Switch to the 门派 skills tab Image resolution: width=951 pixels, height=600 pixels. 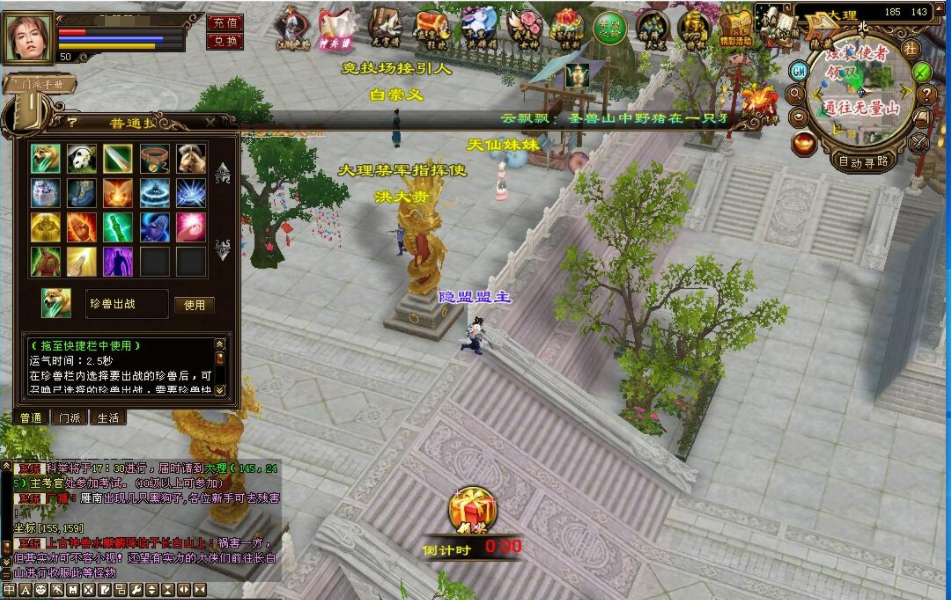click(x=70, y=418)
